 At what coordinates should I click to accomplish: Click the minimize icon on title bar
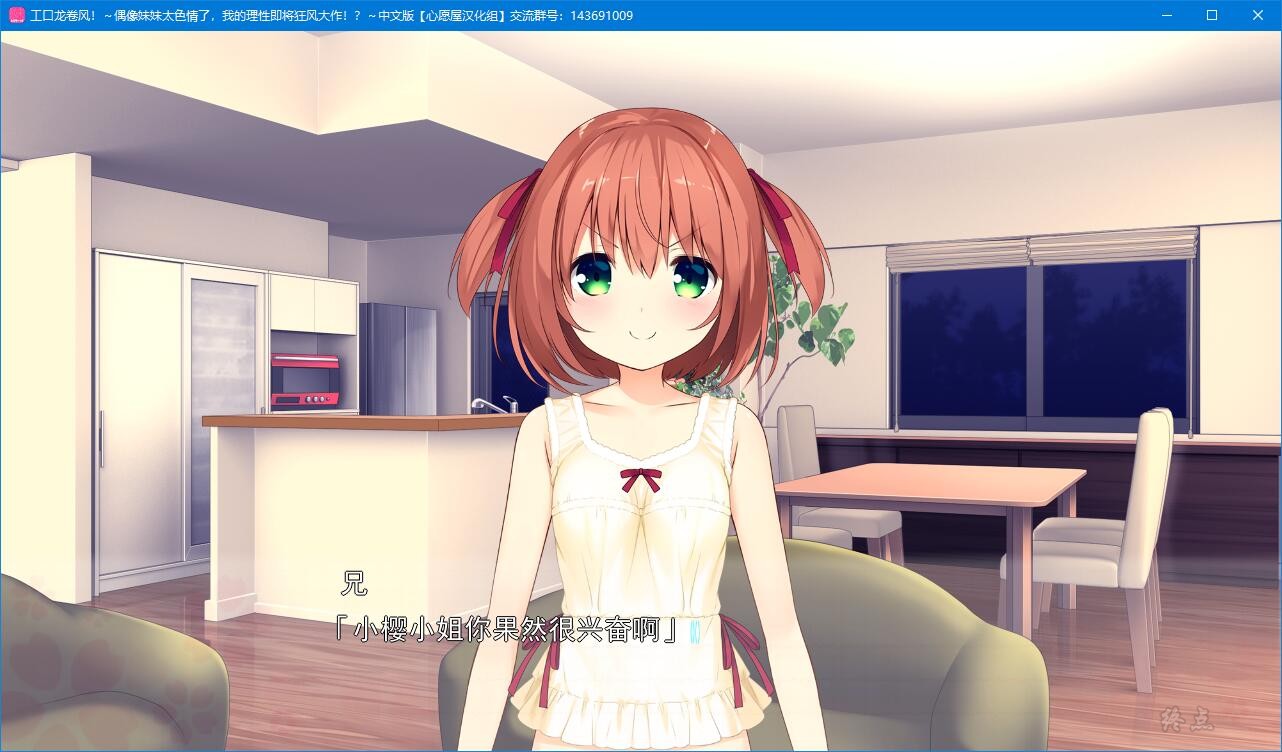(x=1166, y=15)
